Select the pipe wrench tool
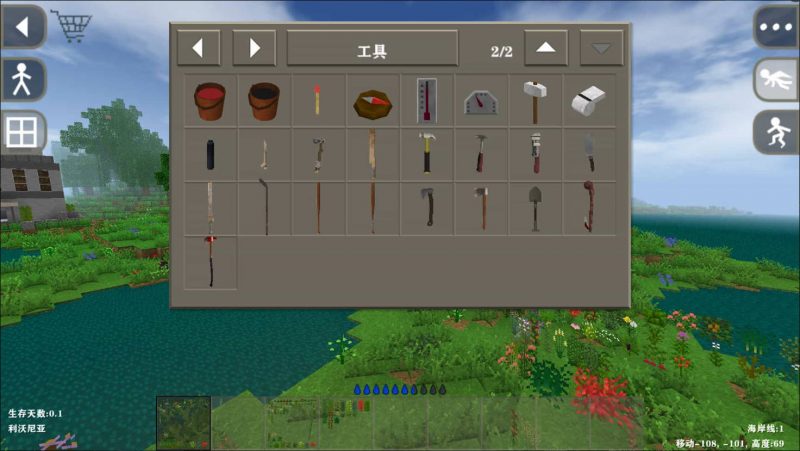800x451 pixels. click(x=535, y=155)
